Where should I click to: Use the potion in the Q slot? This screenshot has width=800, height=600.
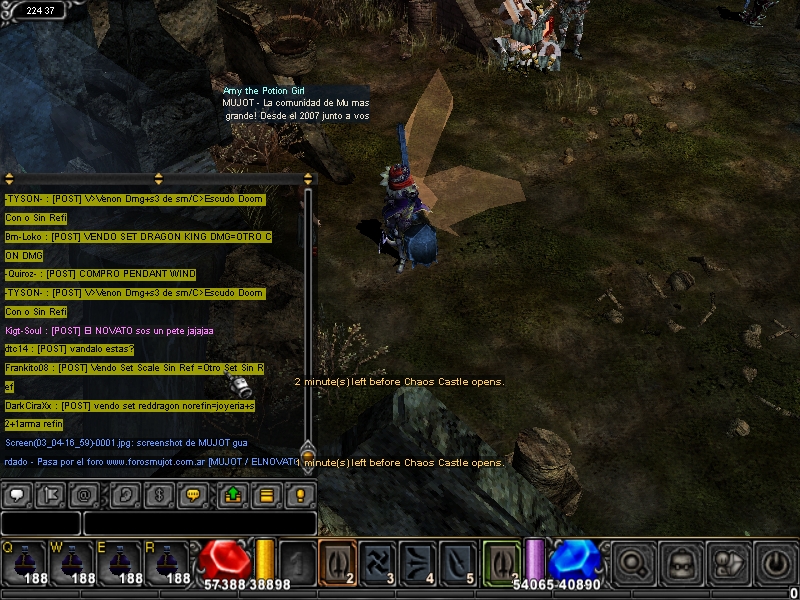(24, 564)
